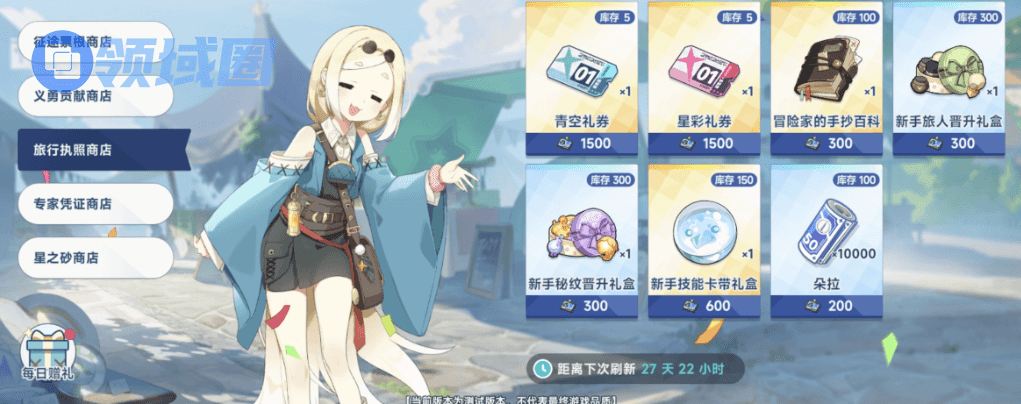Pick the 新手秘纹晋升礼盒 item card
The height and width of the screenshot is (404, 1021).
[581, 240]
